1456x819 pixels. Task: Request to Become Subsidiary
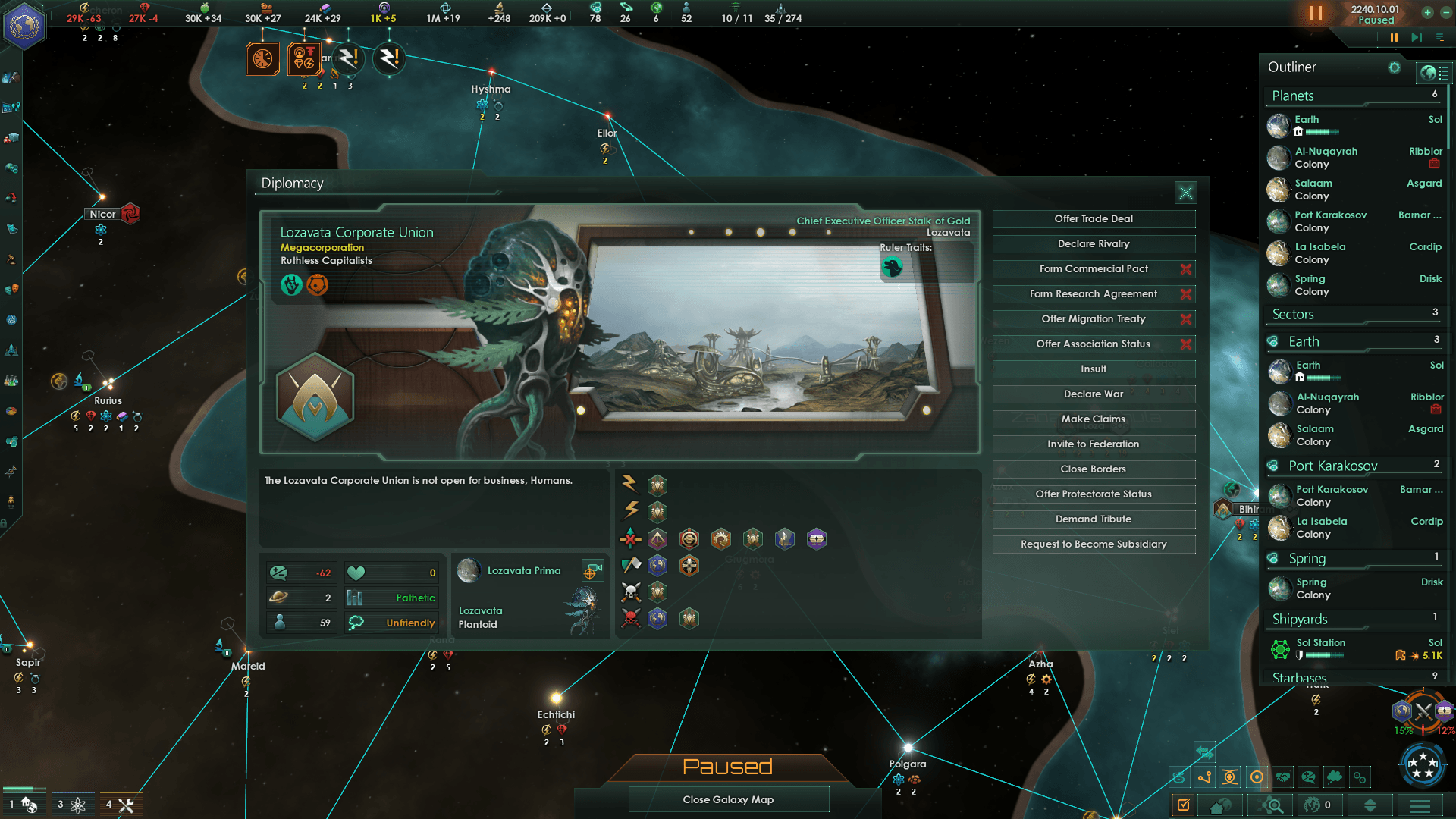[x=1094, y=544]
